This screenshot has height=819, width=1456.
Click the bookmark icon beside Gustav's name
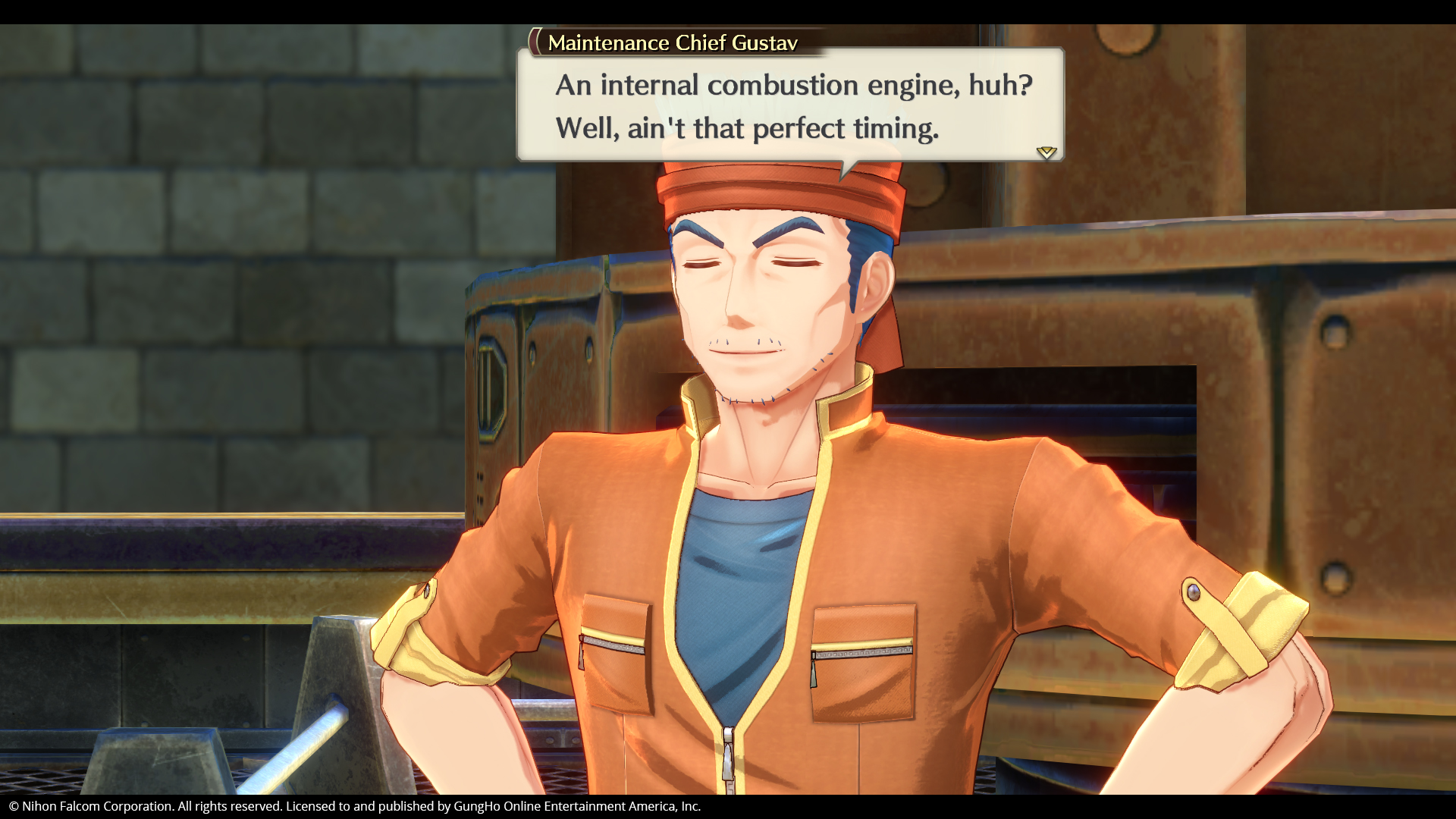tap(535, 42)
